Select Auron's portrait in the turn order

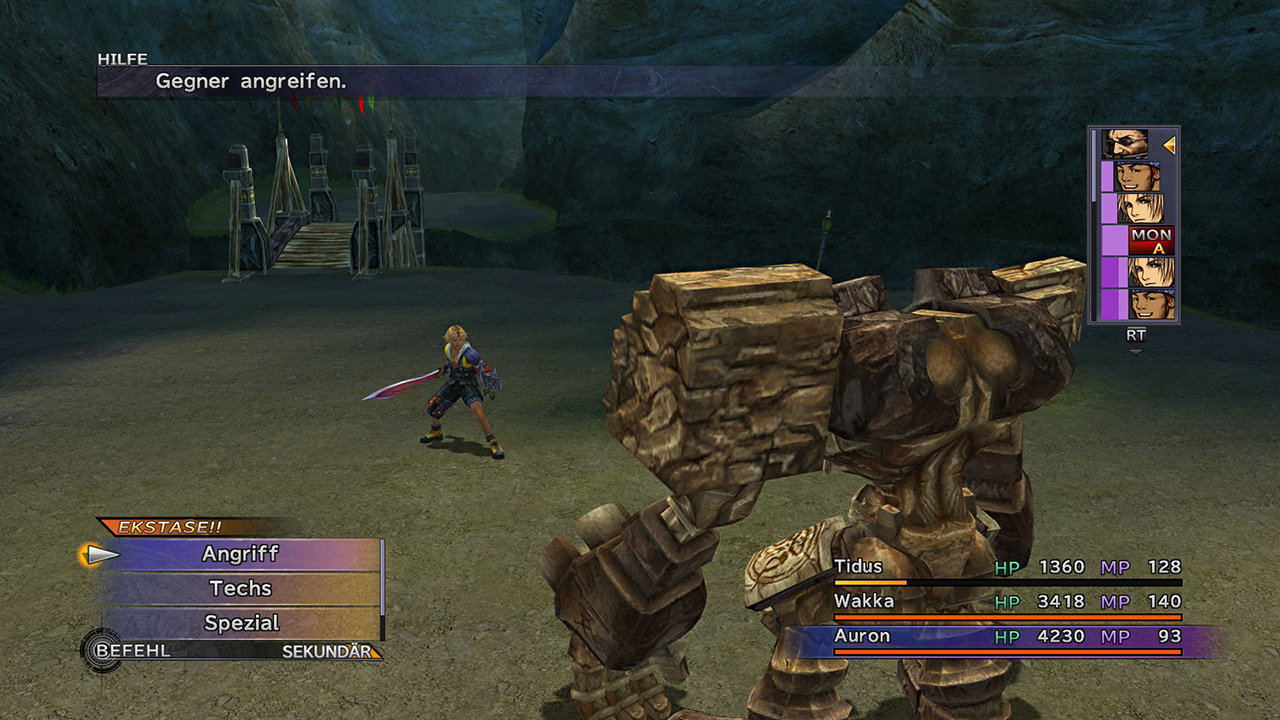[1124, 144]
